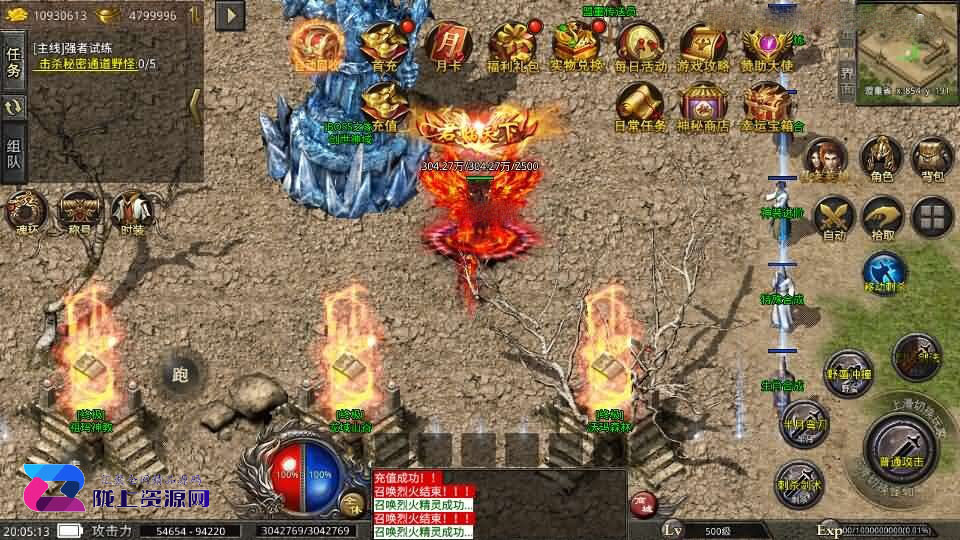Toggle 自动 auto-combat
The height and width of the screenshot is (540, 960).
click(832, 215)
